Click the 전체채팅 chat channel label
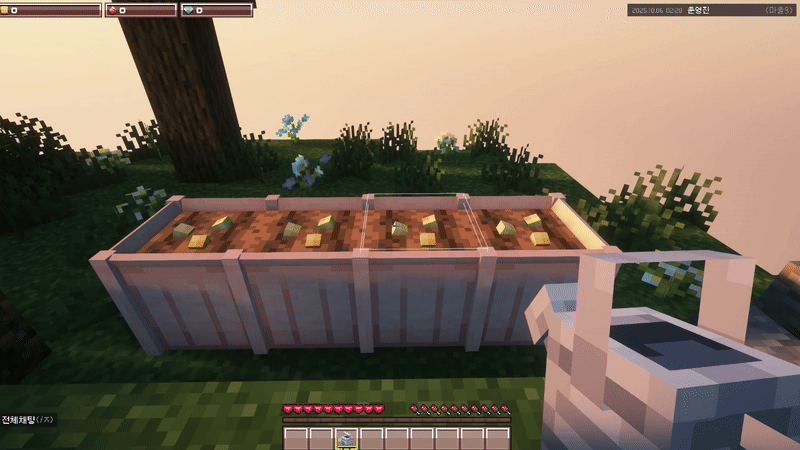 (x=20, y=420)
